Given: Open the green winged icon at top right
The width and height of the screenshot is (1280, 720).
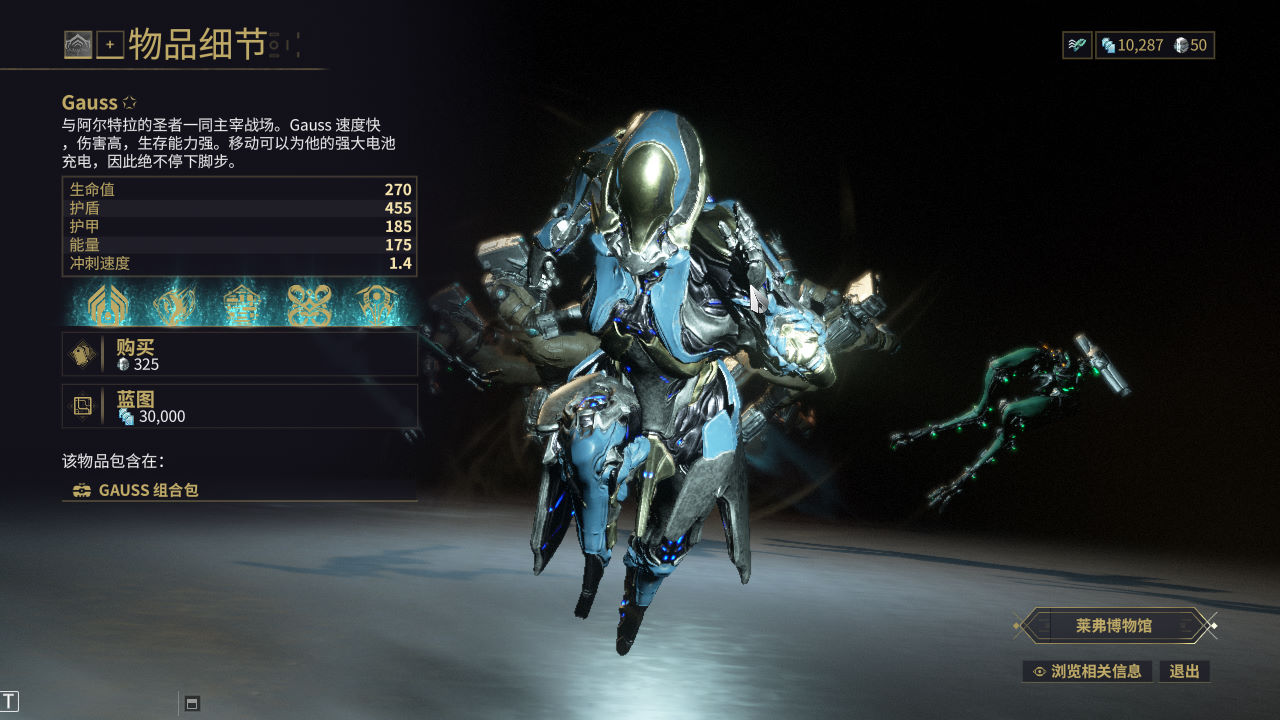Looking at the screenshot, I should 1077,45.
